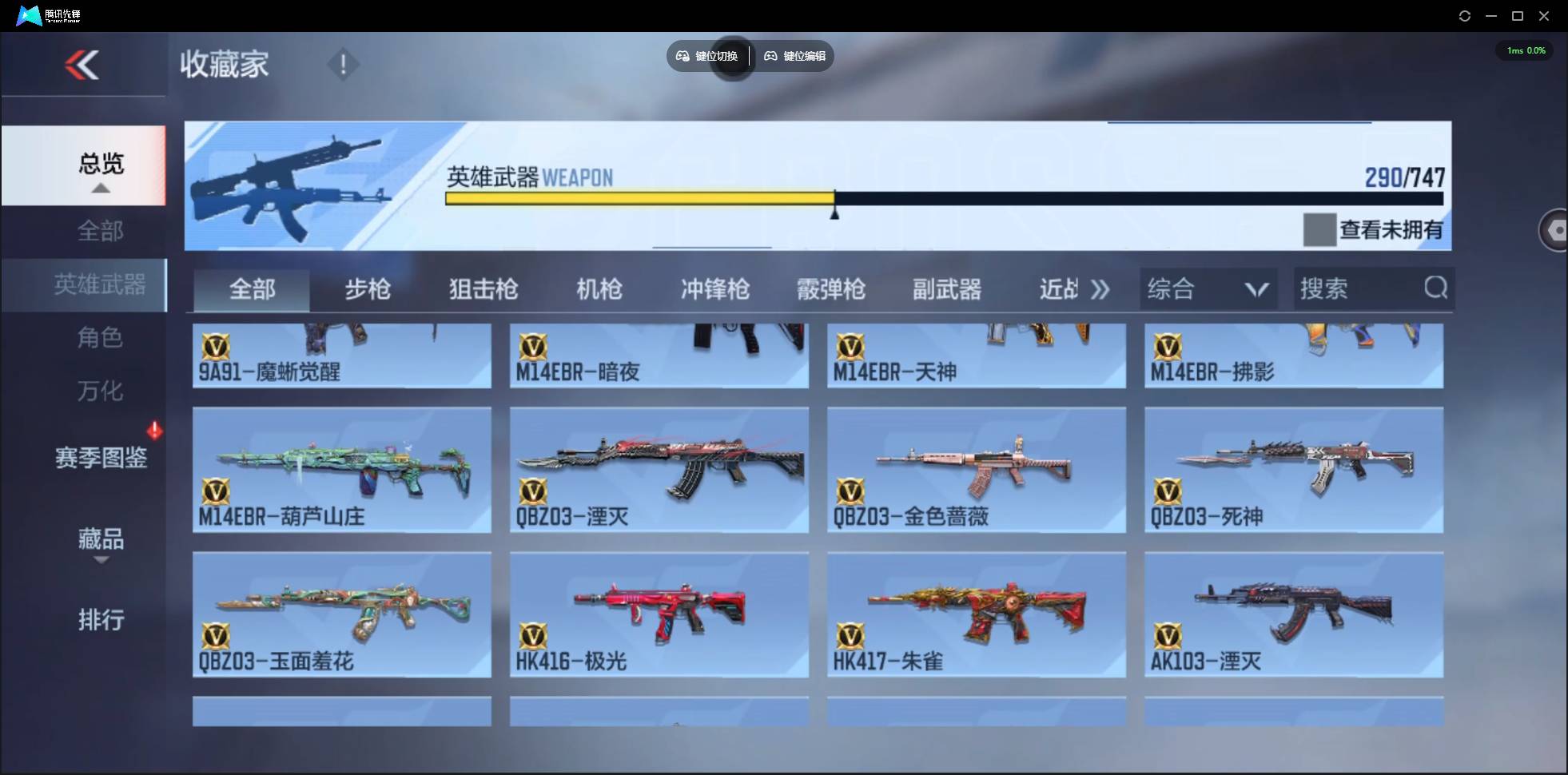Click the 1ms 0.0% network status badge
The height and width of the screenshot is (775, 1568).
tap(1525, 50)
